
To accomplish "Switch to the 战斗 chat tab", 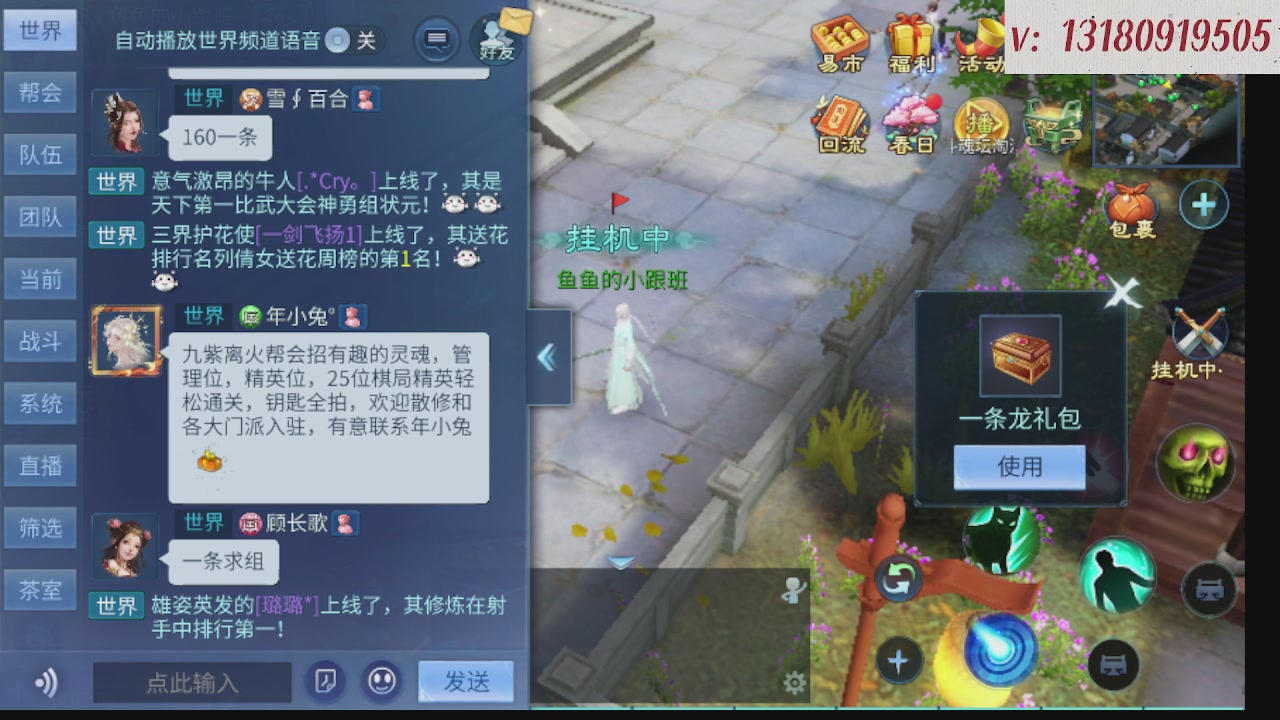I will tap(40, 341).
